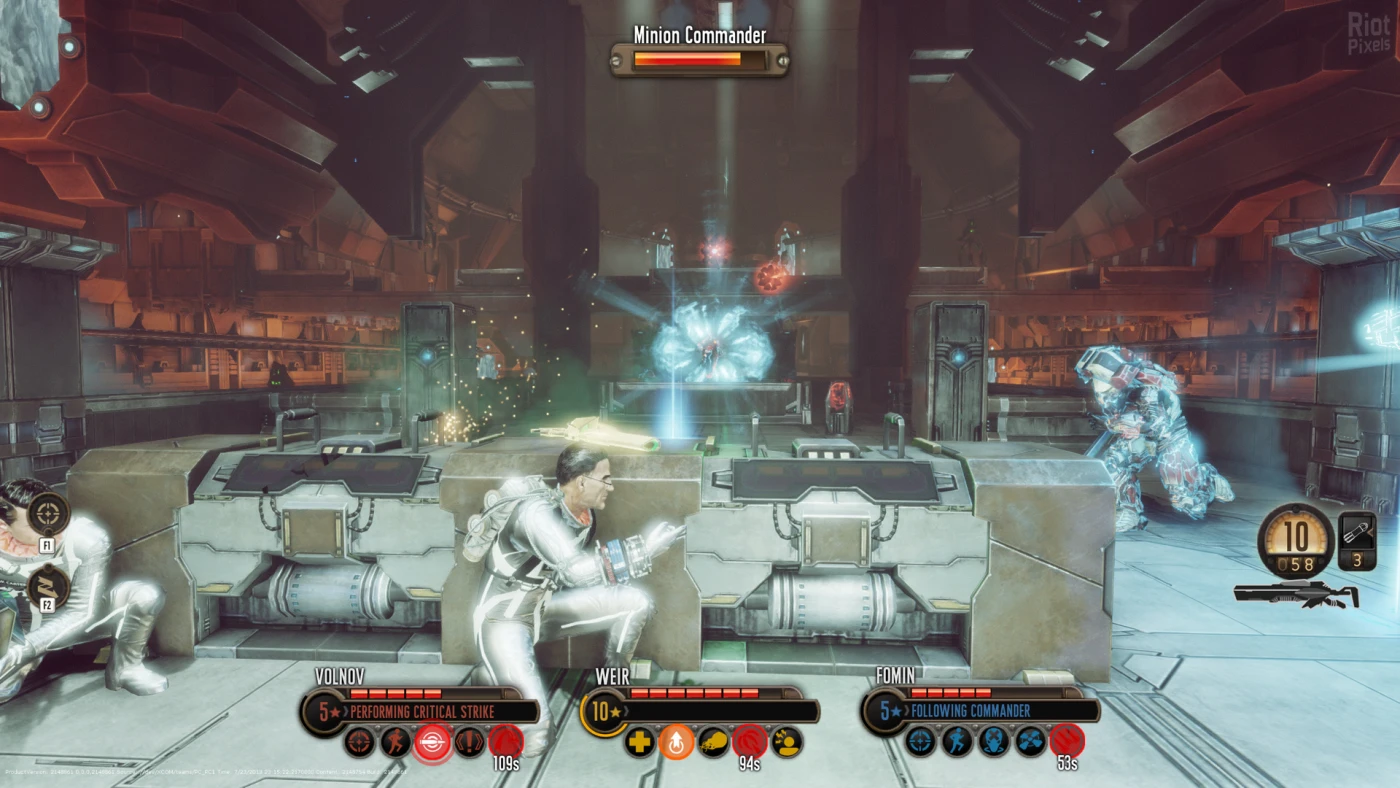The height and width of the screenshot is (788, 1400).
Task: Trigger Volnov's glowing red Critical Strike icon
Action: [433, 742]
